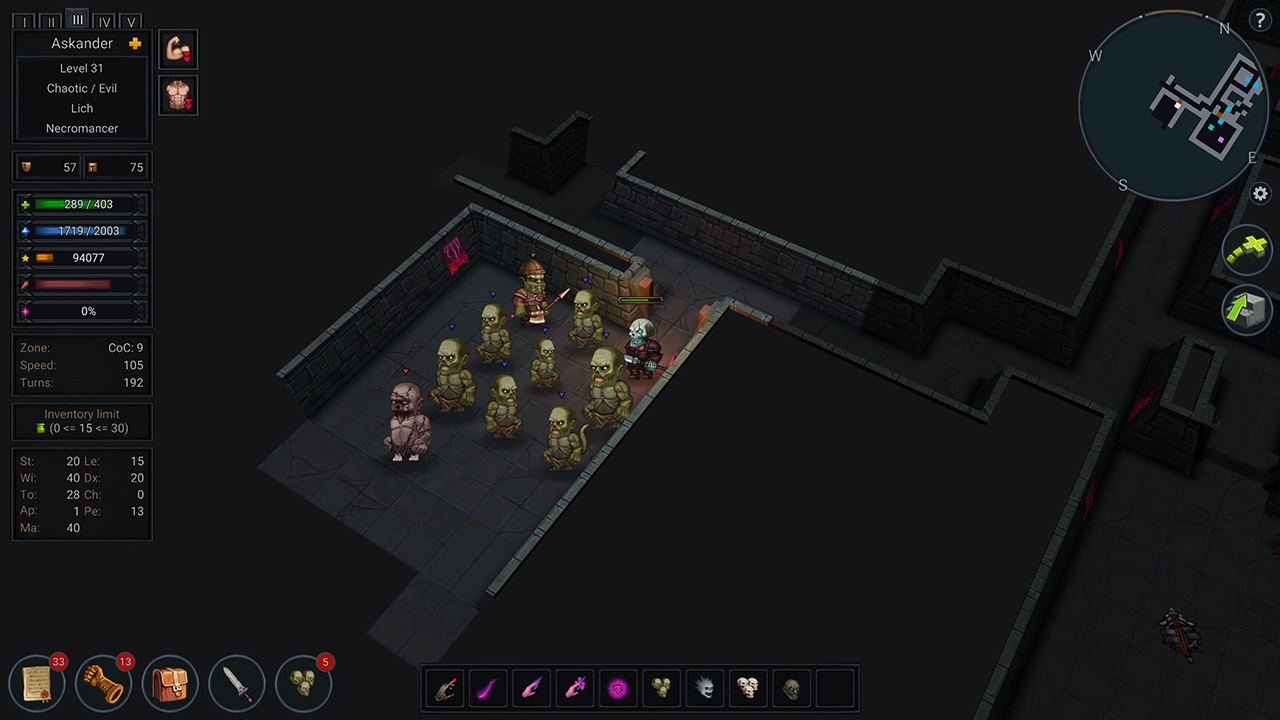This screenshot has width=1280, height=720.
Task: Open help with the question mark icon
Action: click(1260, 20)
